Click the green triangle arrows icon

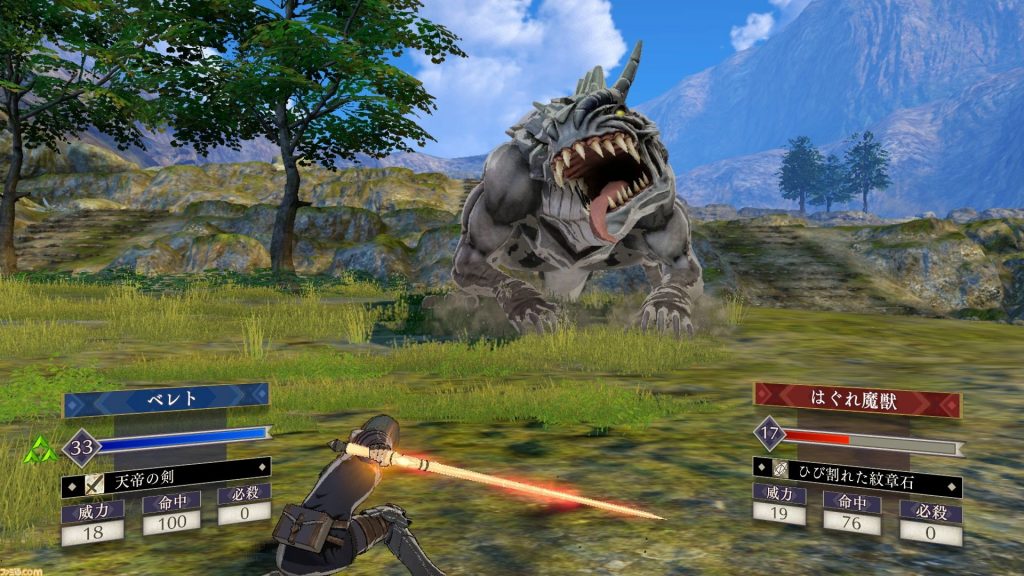tap(41, 450)
